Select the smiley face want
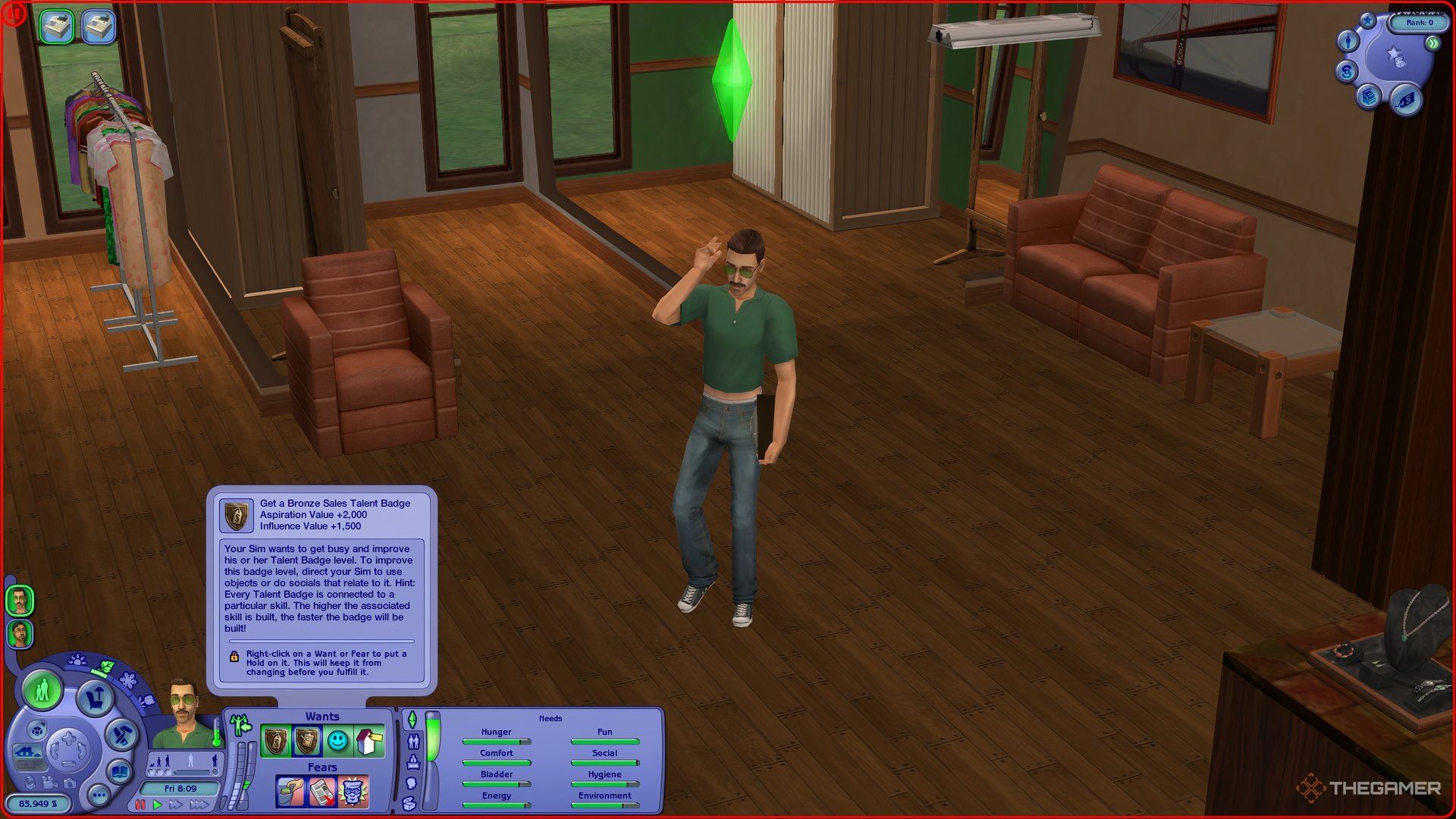Image resolution: width=1456 pixels, height=819 pixels. point(337,741)
